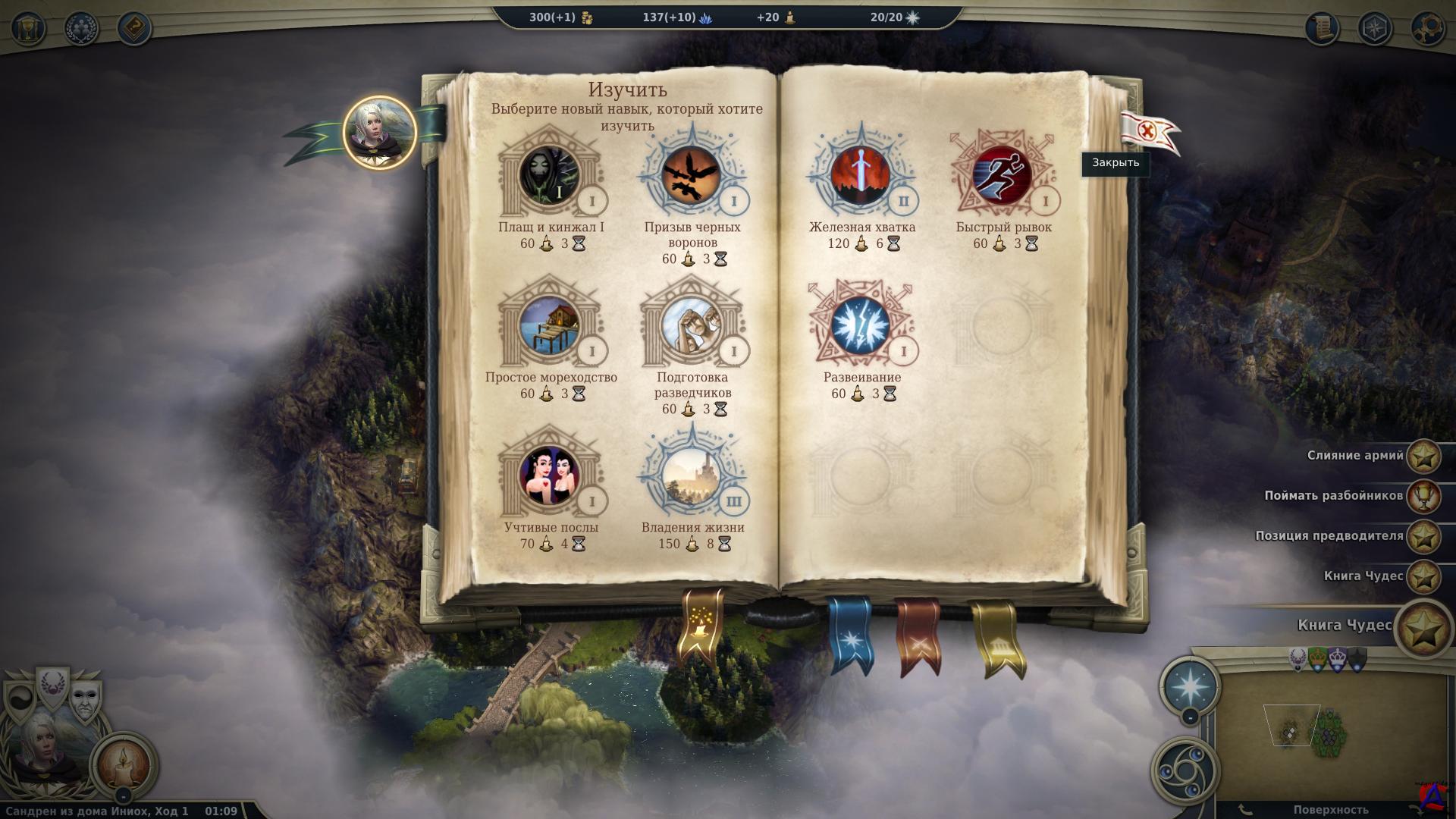Research the Железная хватка skill
1456x819 pixels.
pyautogui.click(x=861, y=175)
